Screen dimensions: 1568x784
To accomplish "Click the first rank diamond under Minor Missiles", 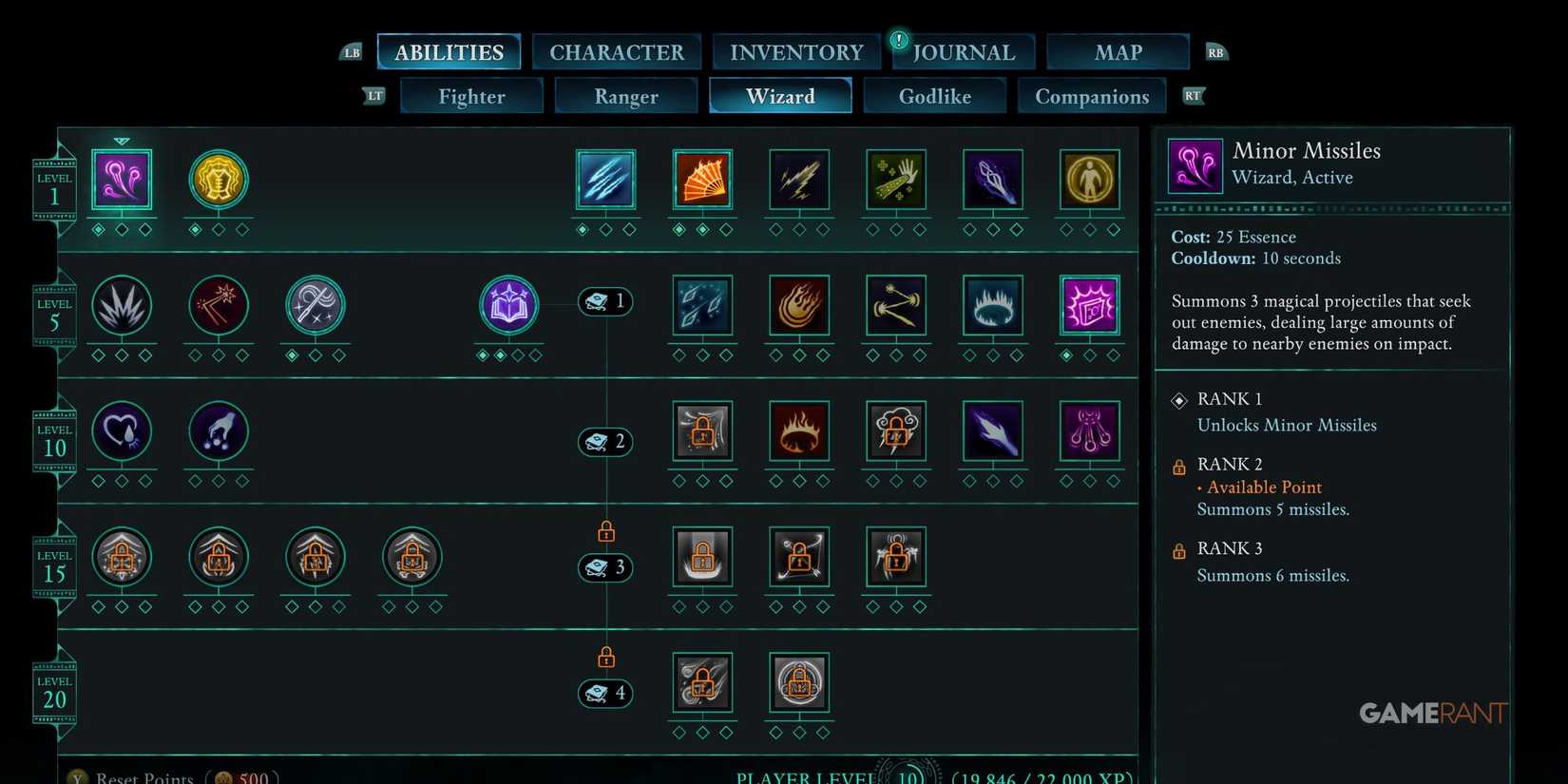I will click(100, 228).
